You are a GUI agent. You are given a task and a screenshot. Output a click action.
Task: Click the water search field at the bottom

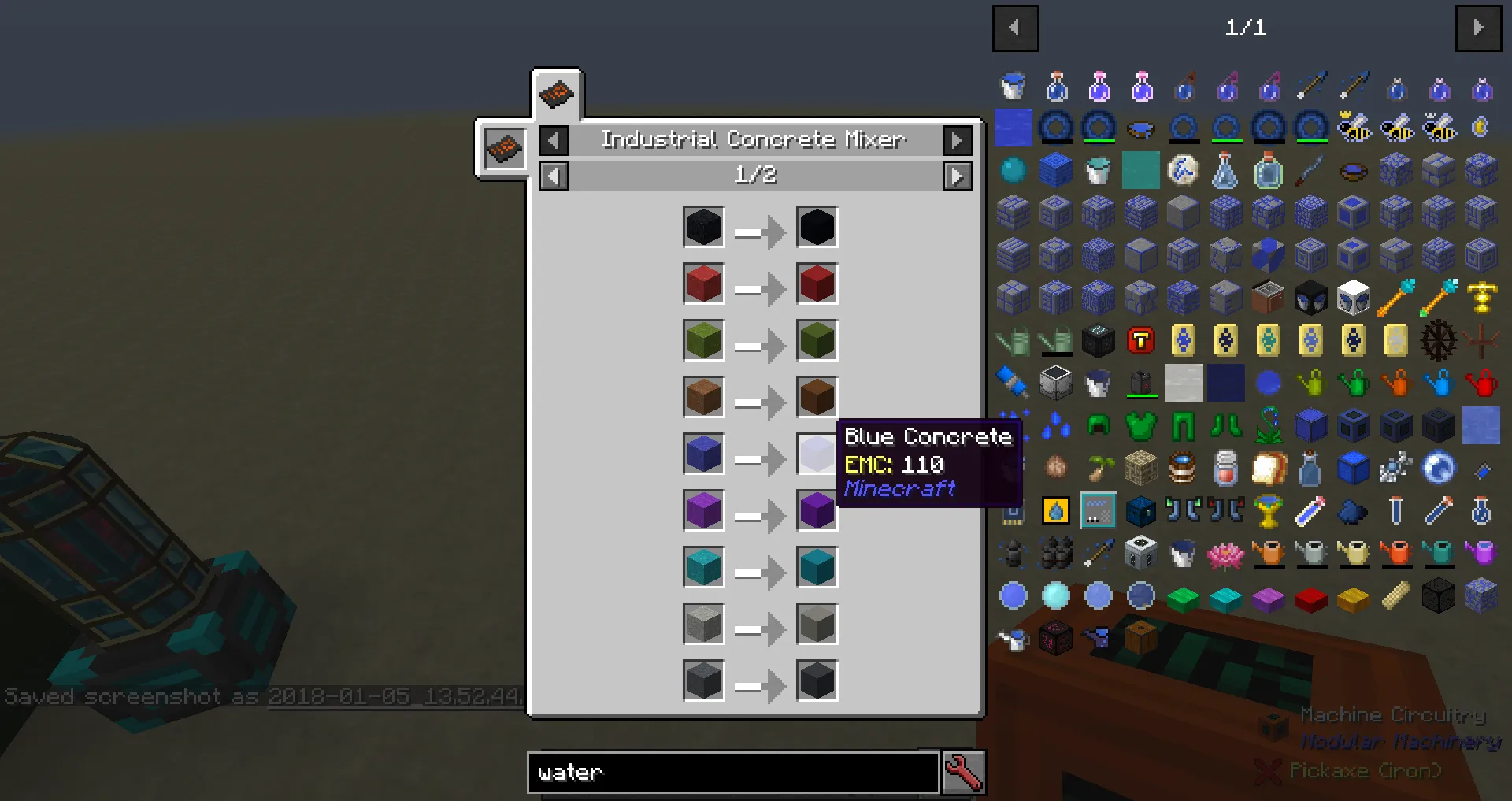tap(732, 773)
